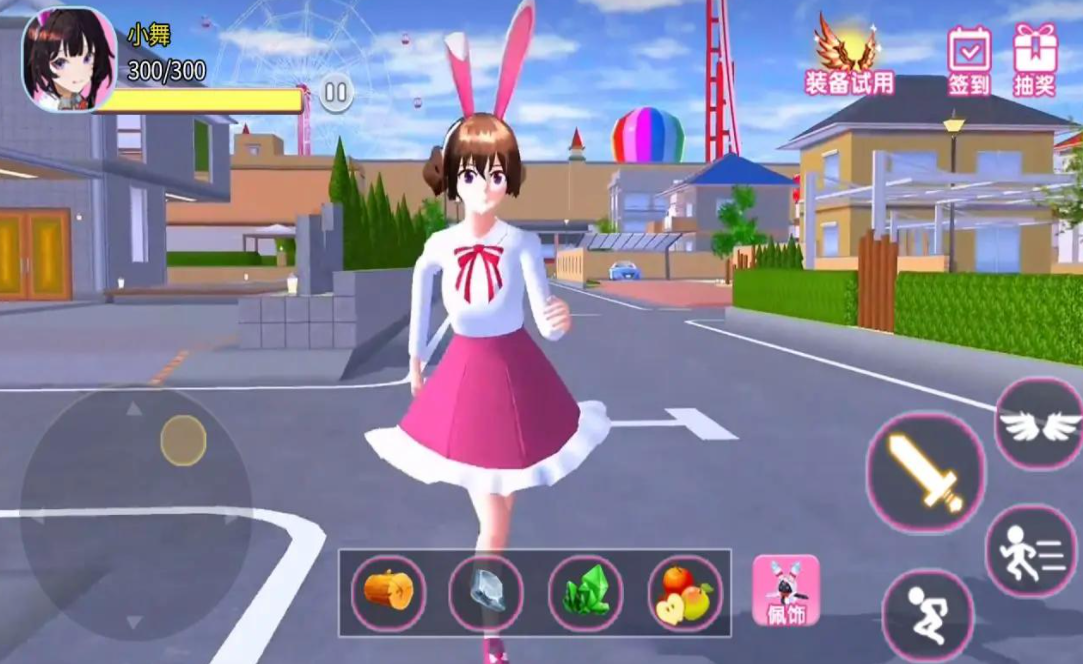Screen dimensions: 1083x664
Task: Select the silver ore hotbar slot
Action: [486, 592]
